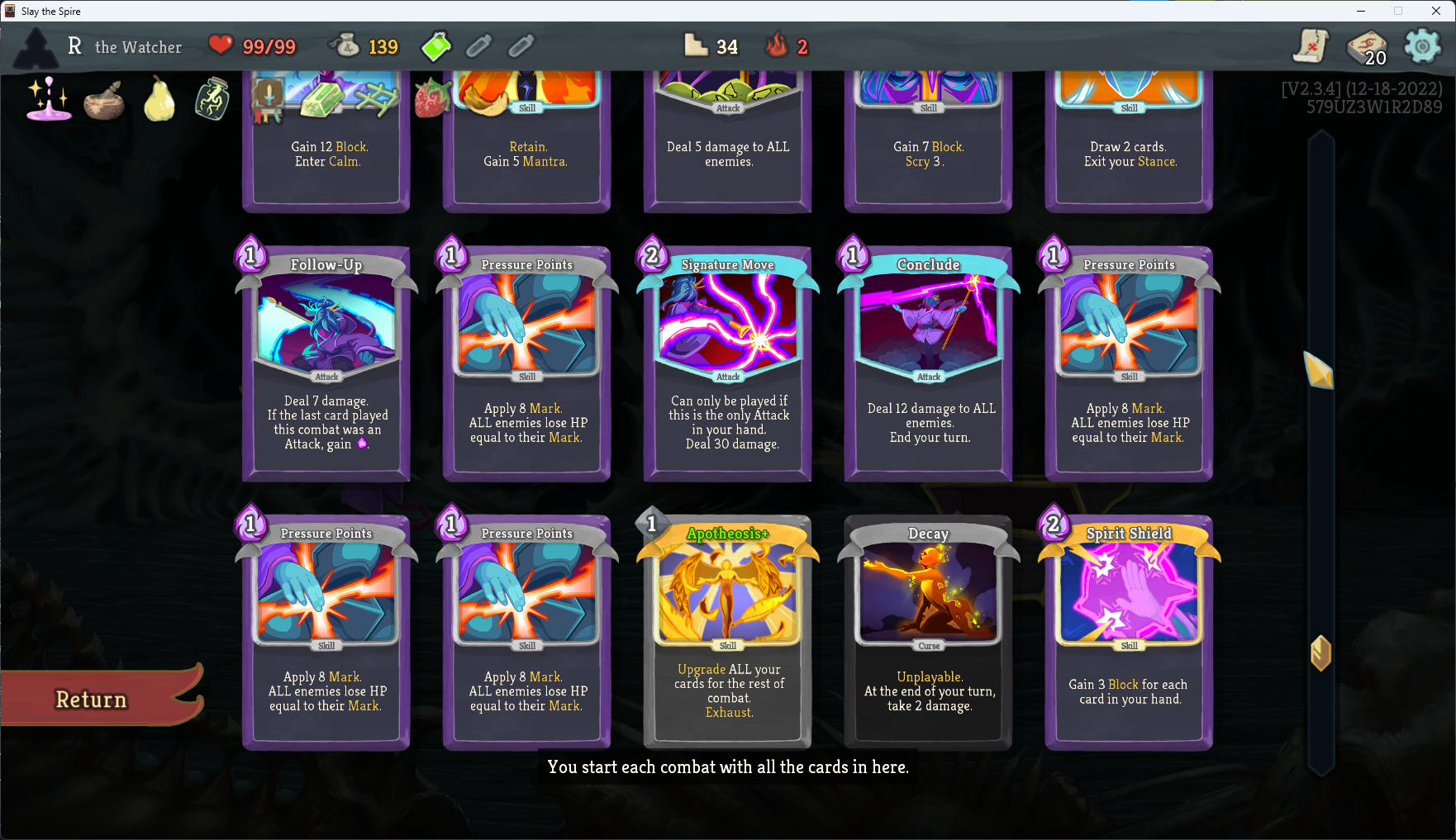This screenshot has width=1456, height=840.
Task: Check the heart health icon
Action: [220, 45]
